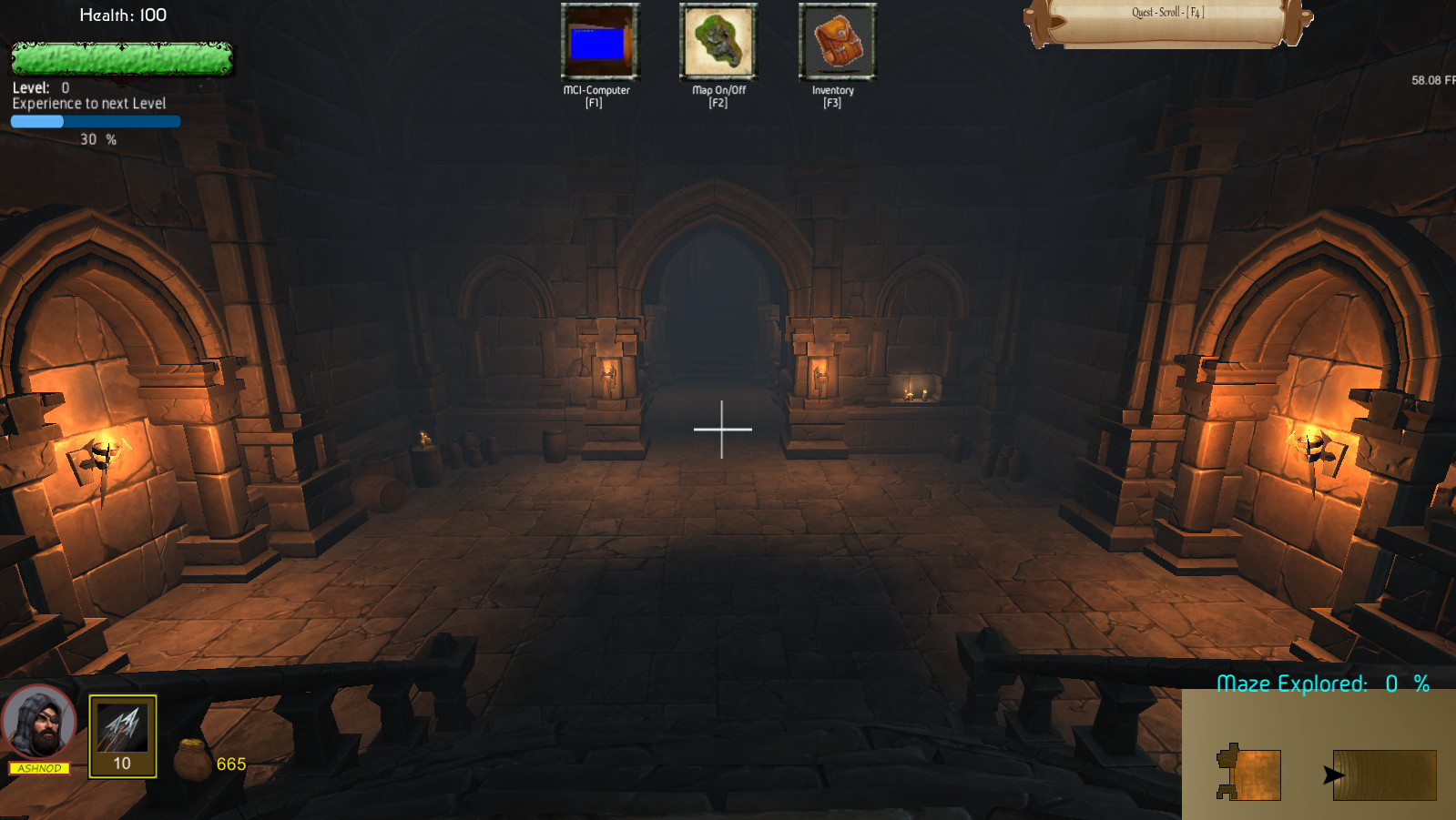Click the blue experience progress bar
This screenshot has height=820, width=1456.
pos(95,121)
